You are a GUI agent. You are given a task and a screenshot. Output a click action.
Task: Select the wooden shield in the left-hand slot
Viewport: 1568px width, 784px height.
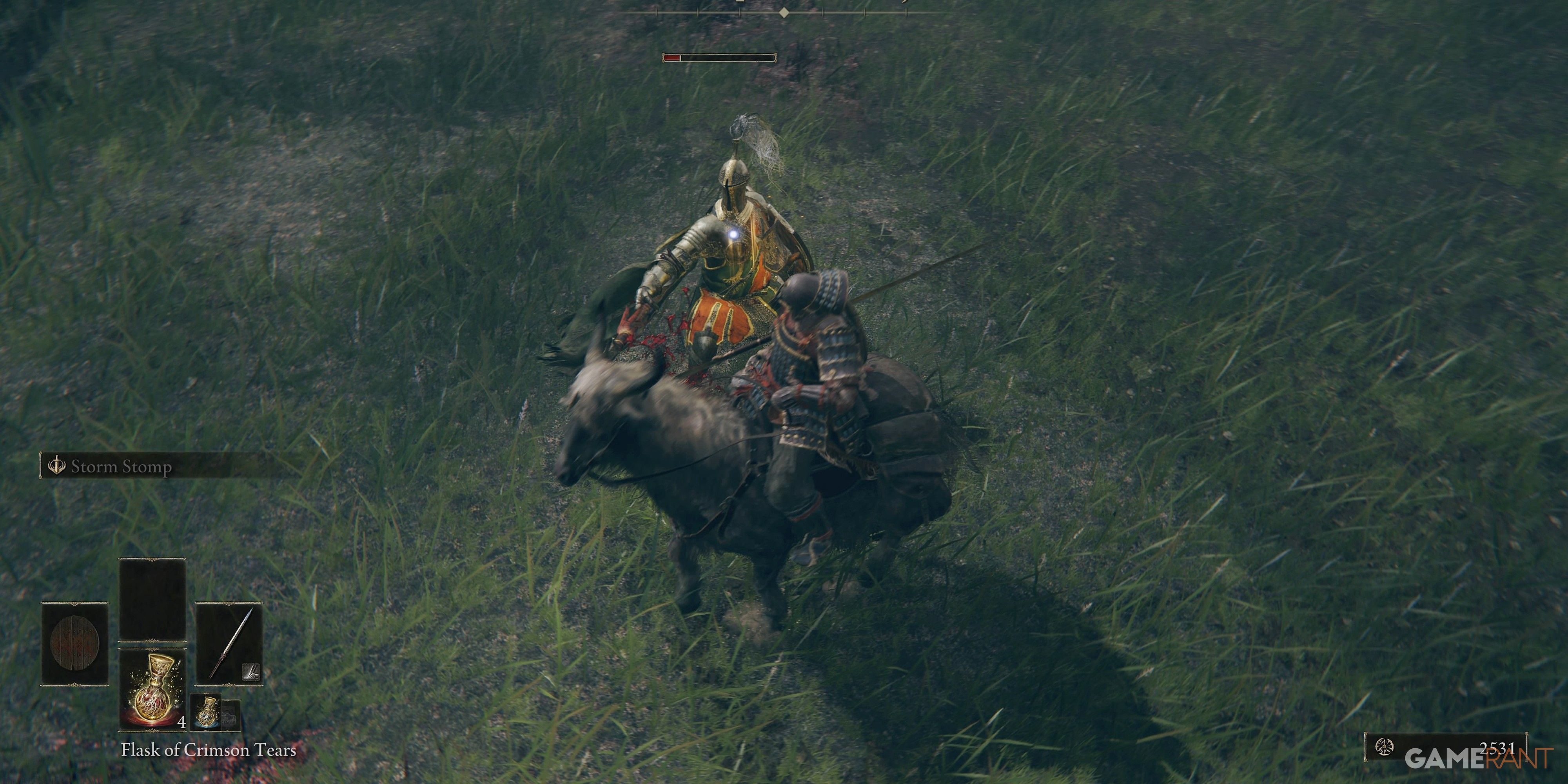pyautogui.click(x=76, y=643)
